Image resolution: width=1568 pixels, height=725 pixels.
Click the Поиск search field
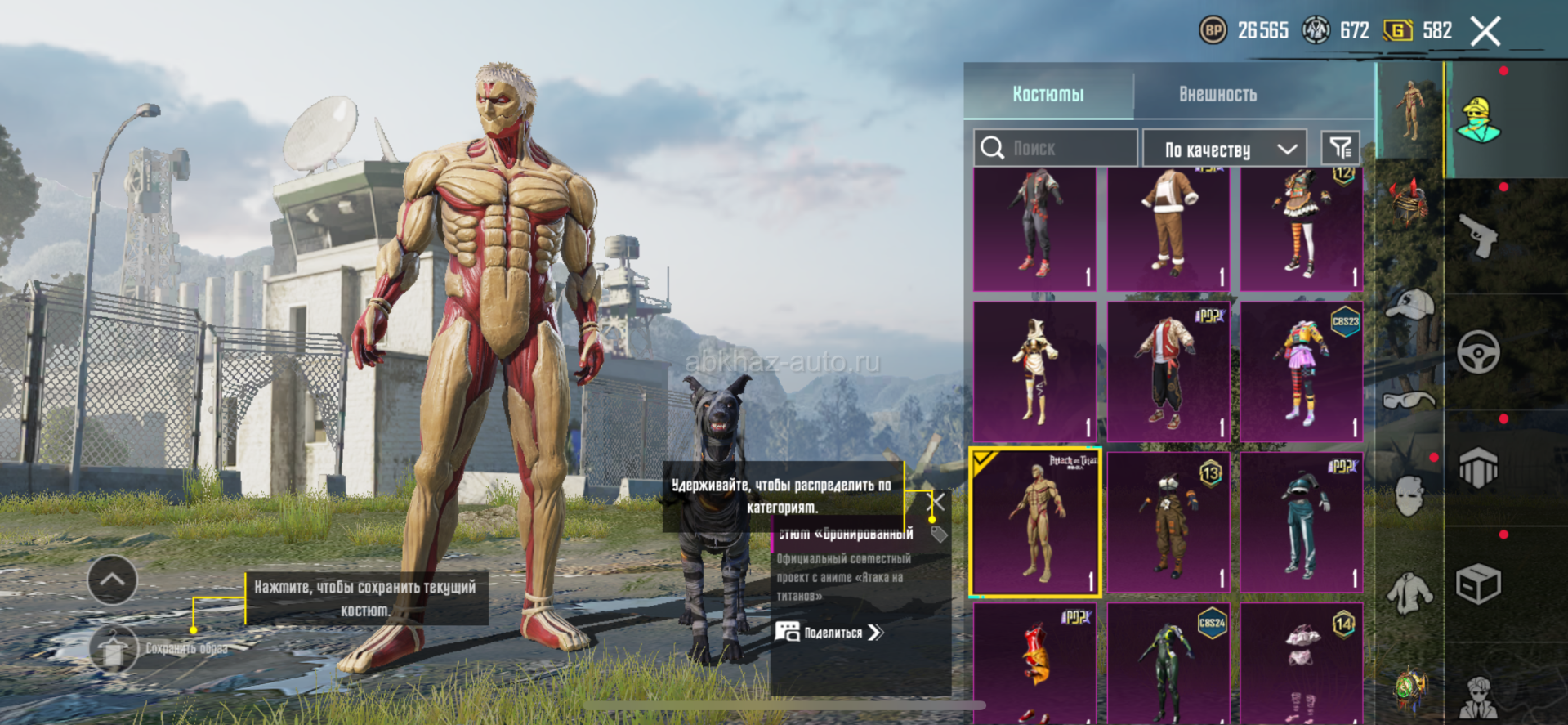click(1055, 148)
